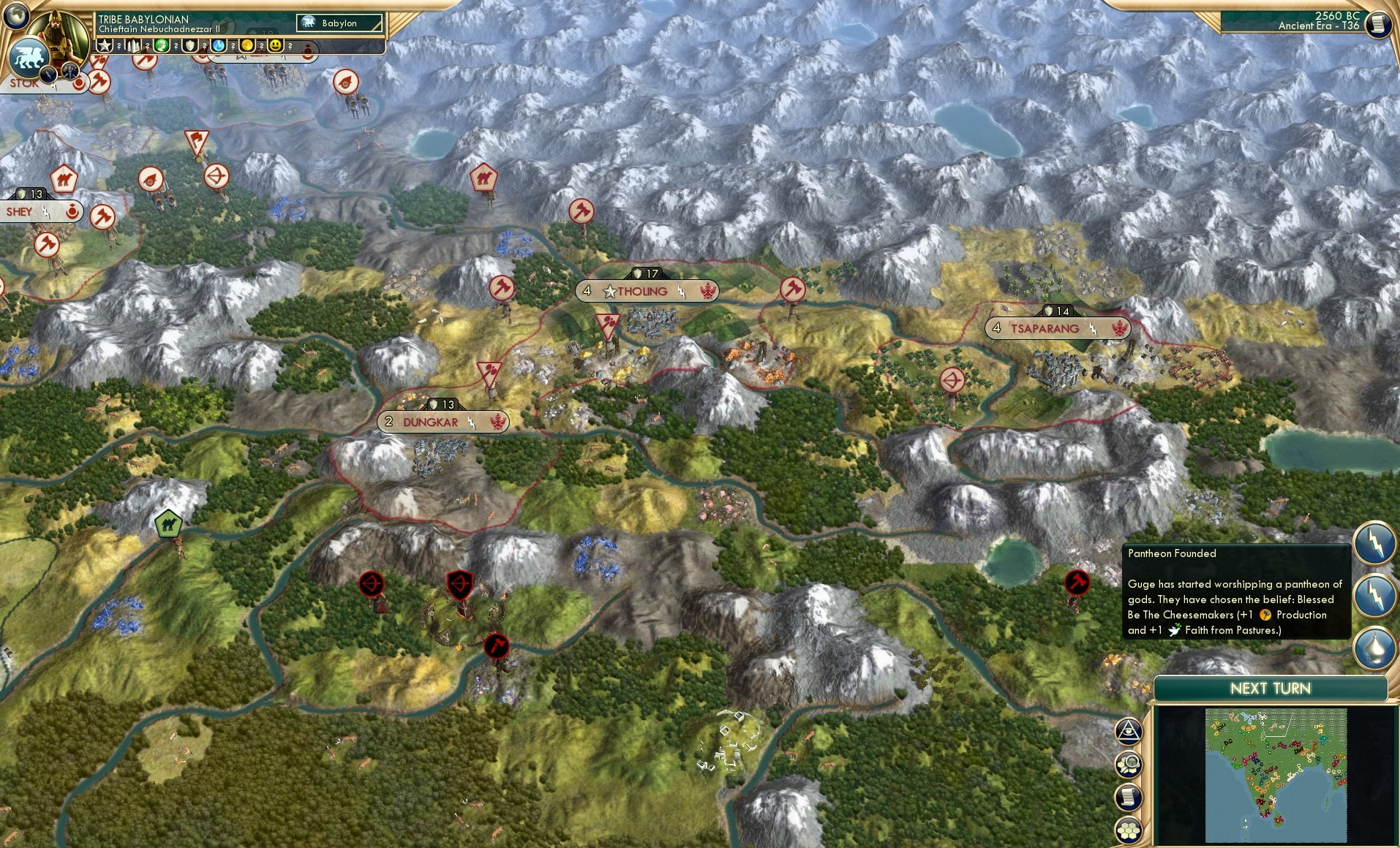
Task: Click the gold coin indicator in the status bar
Action: [249, 45]
